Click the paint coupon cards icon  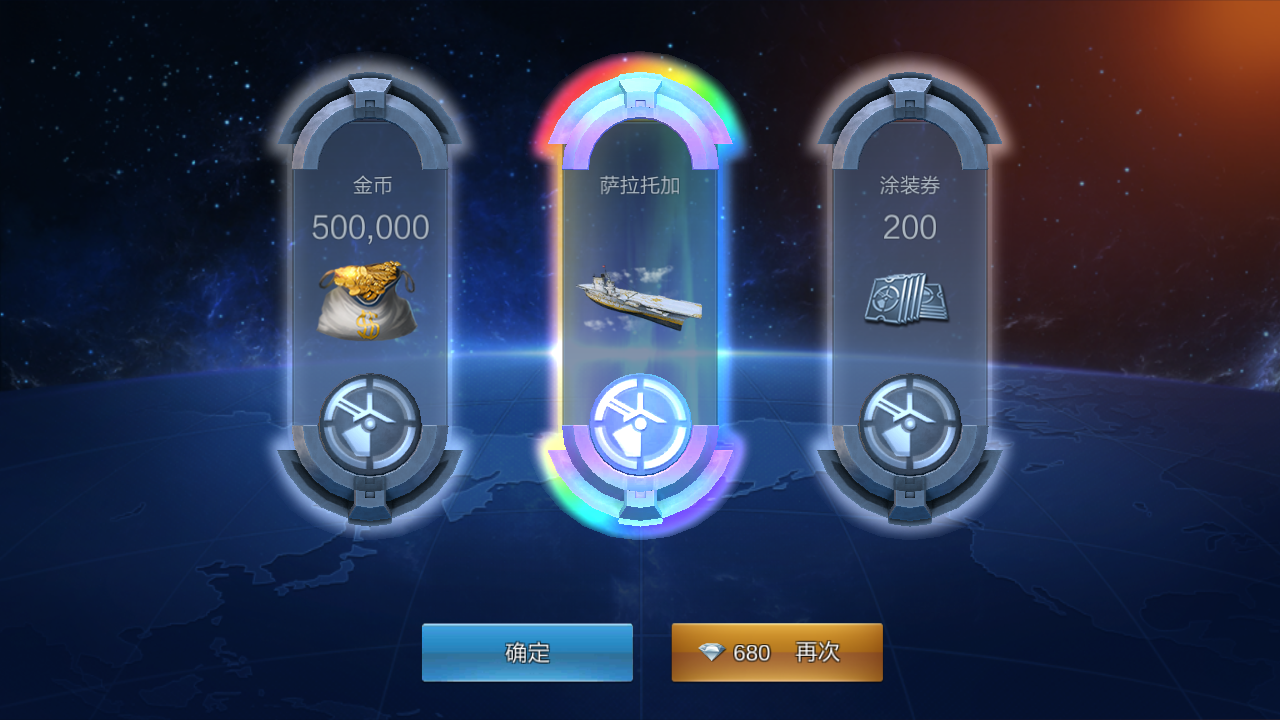(908, 297)
